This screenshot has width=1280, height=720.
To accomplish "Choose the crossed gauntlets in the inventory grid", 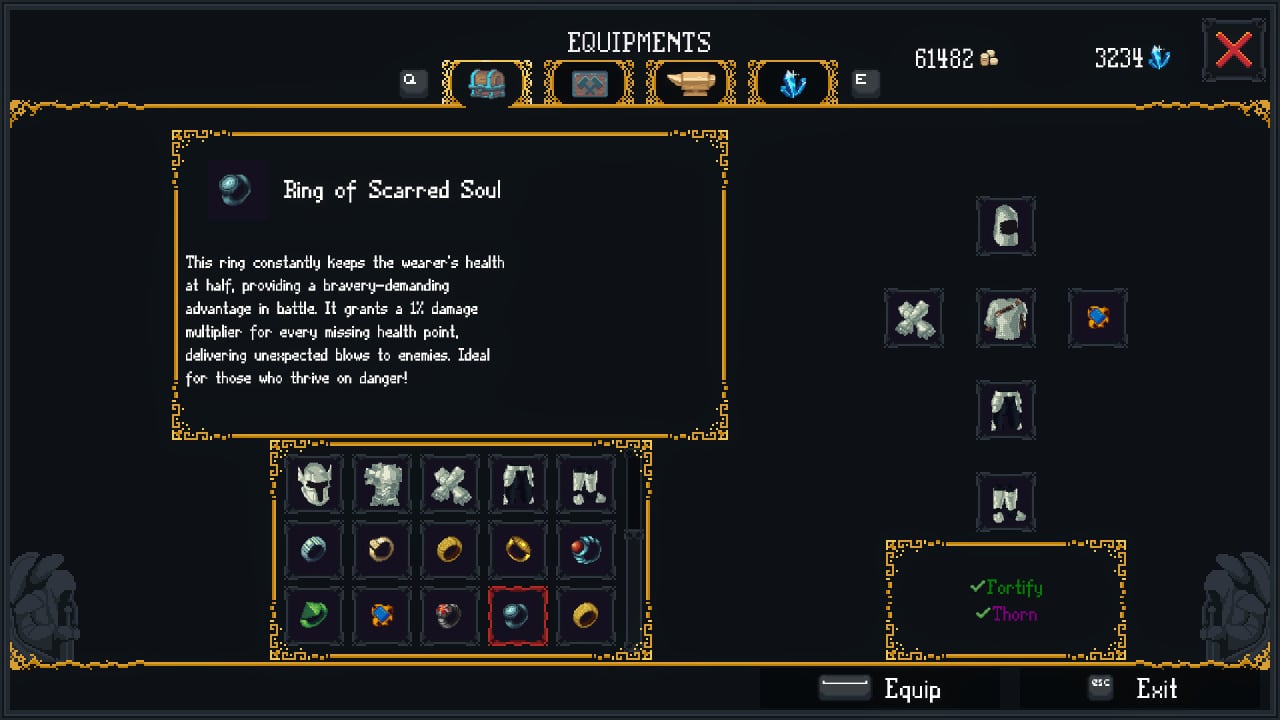I will (449, 484).
